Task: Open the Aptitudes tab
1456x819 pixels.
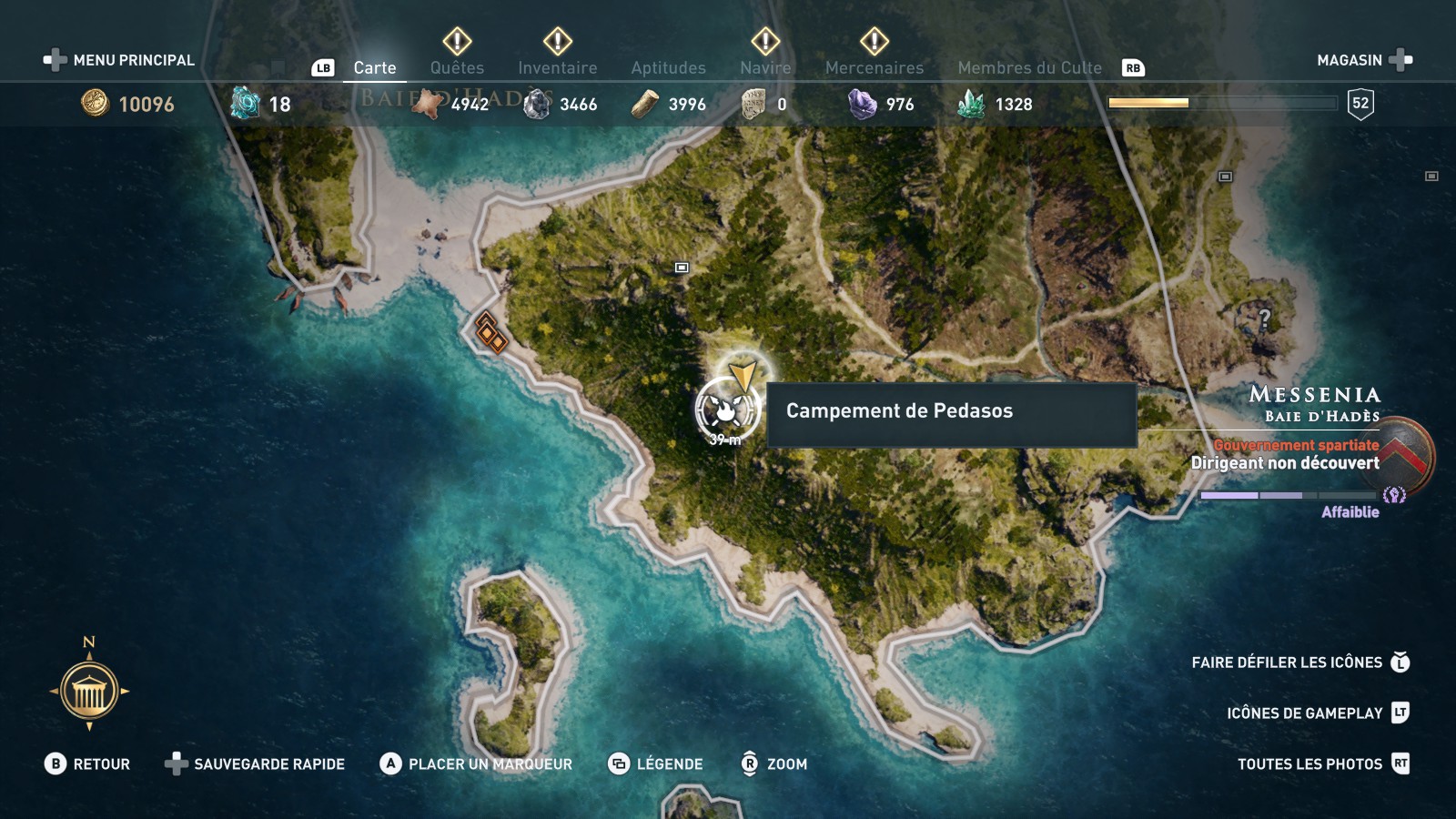Action: [x=668, y=67]
